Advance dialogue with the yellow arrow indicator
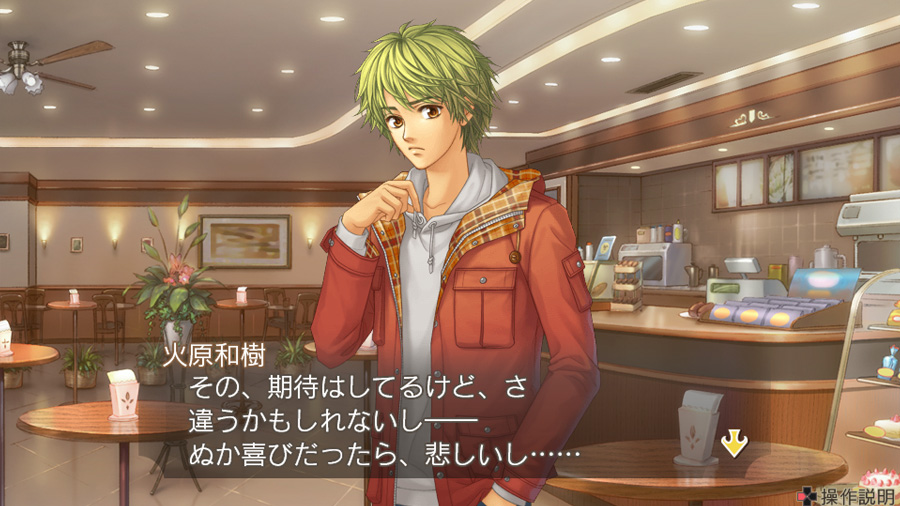Image resolution: width=900 pixels, height=506 pixels. click(734, 443)
